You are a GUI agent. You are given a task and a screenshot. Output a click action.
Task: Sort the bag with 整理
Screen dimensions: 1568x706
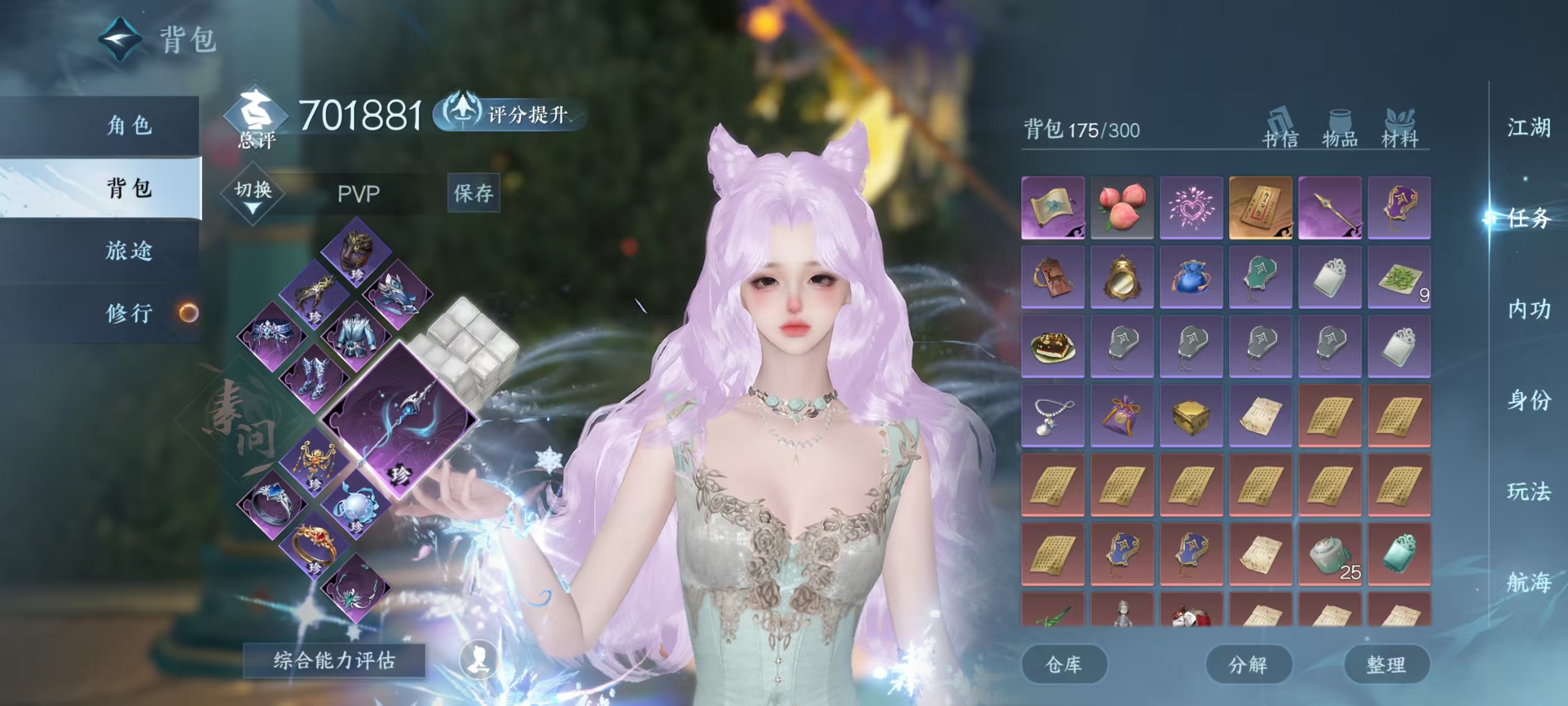tap(1386, 664)
